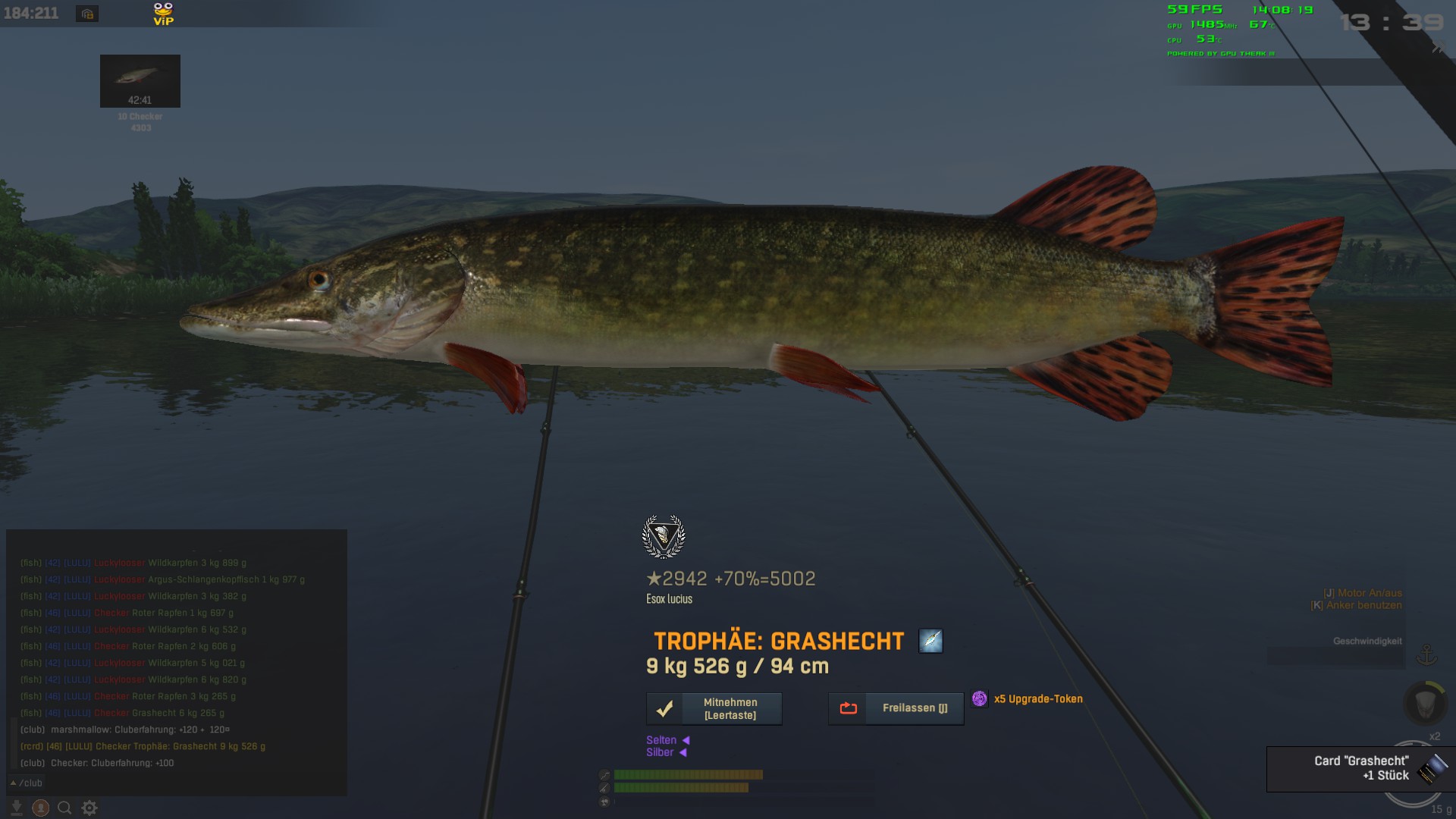Open the storage box icon in top bar
Image resolution: width=1456 pixels, height=819 pixels.
(87, 14)
